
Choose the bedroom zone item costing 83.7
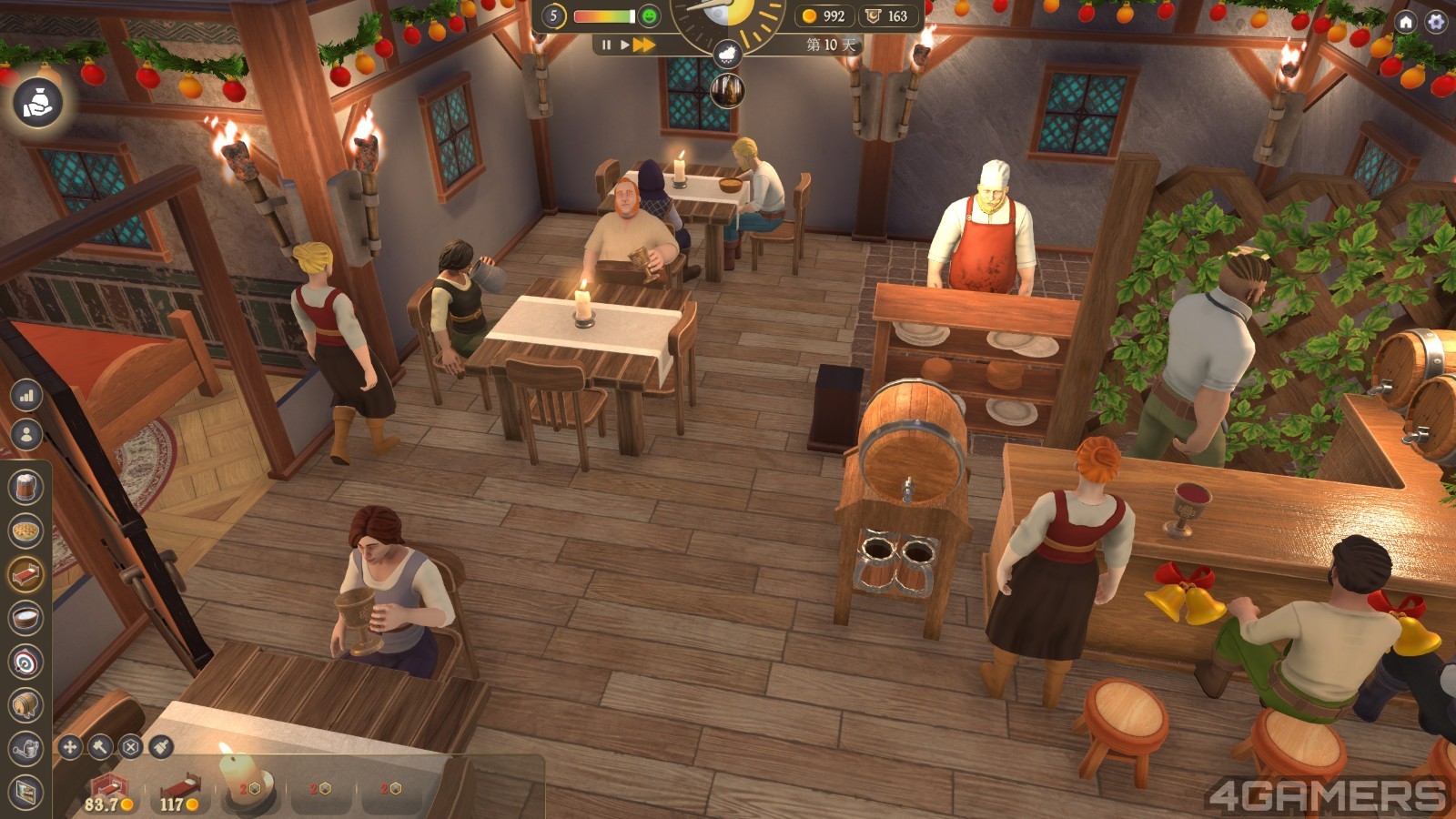108,790
